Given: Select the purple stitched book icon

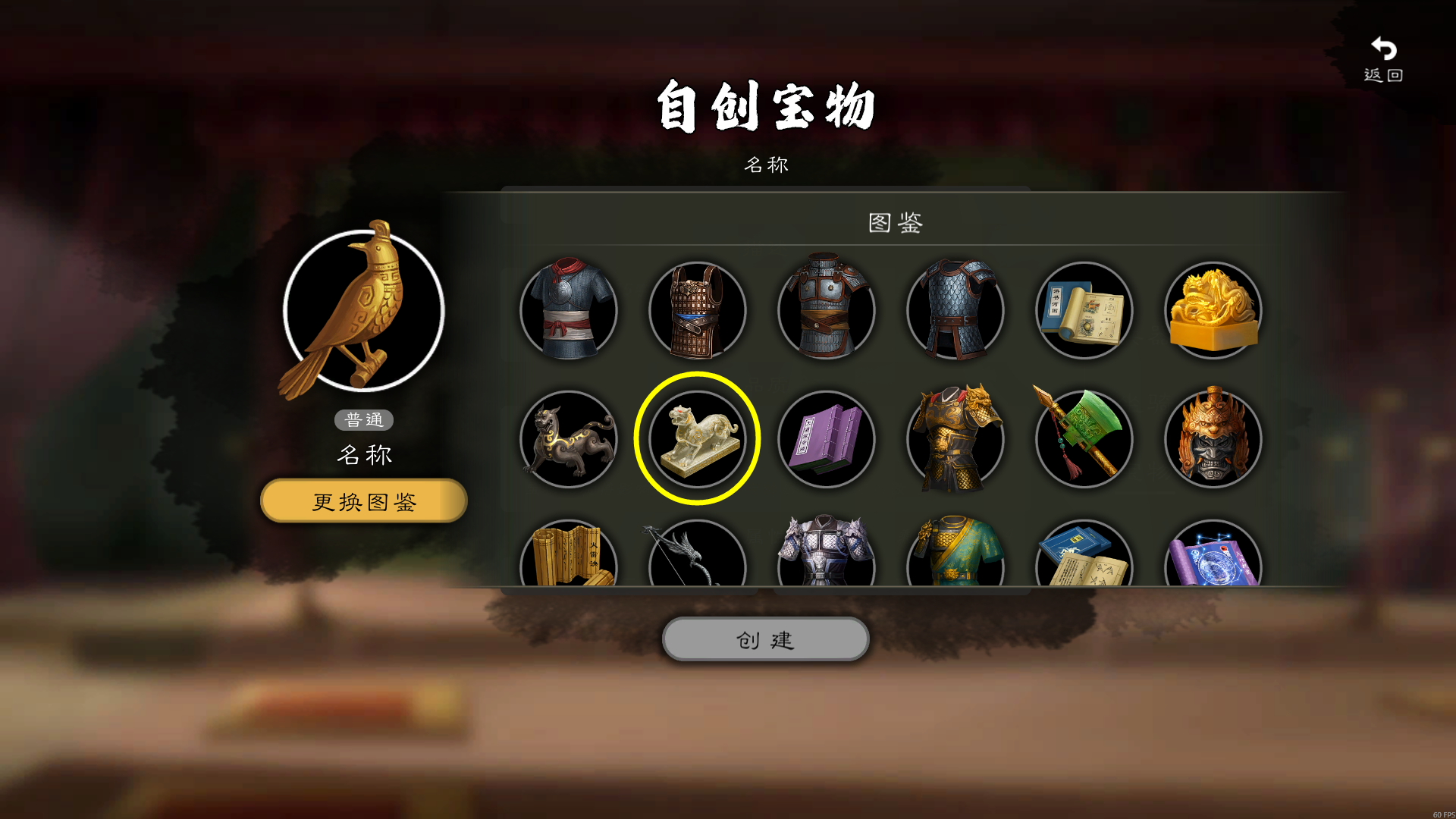Looking at the screenshot, I should [x=826, y=438].
